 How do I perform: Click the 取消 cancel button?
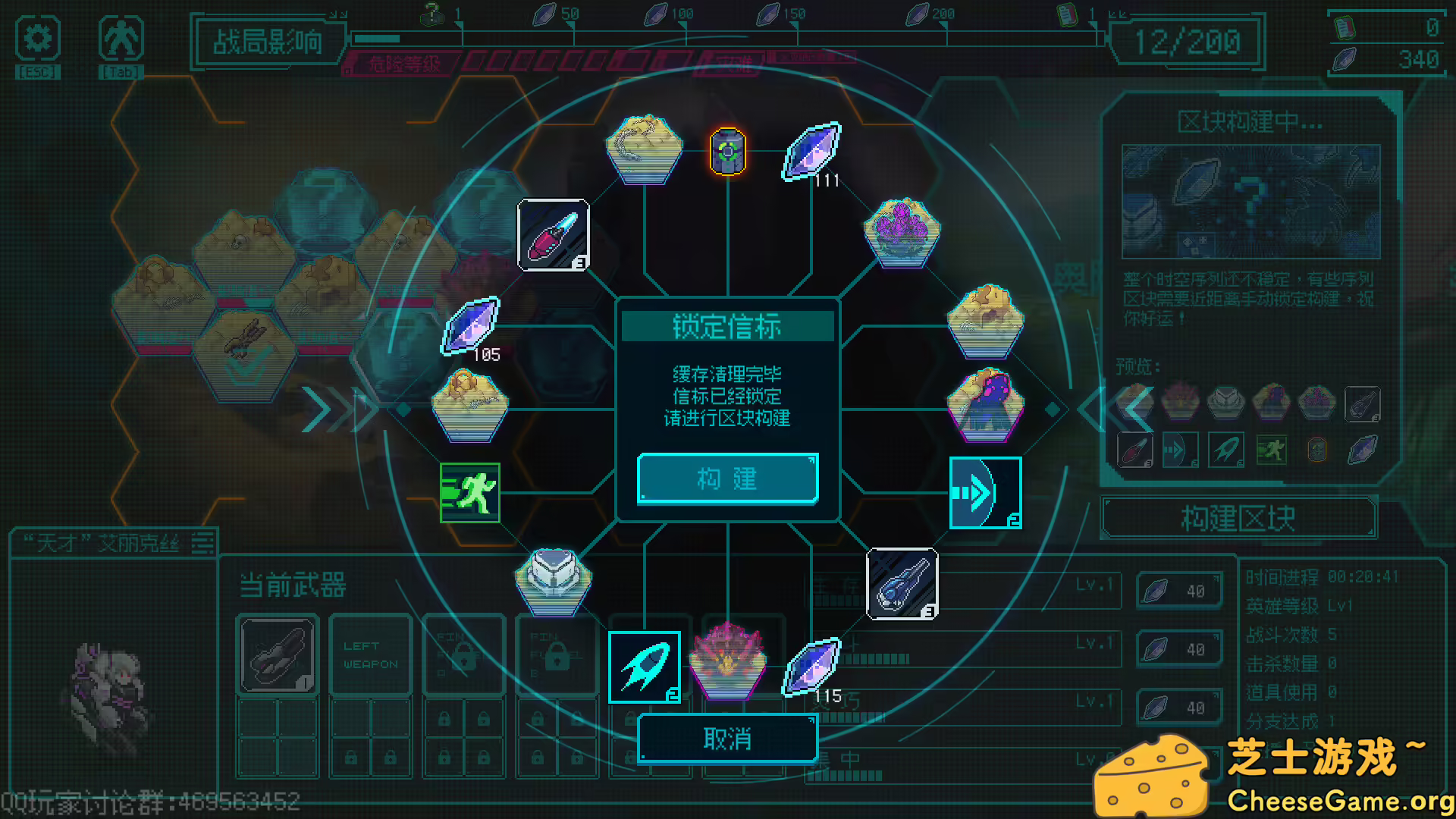[726, 737]
